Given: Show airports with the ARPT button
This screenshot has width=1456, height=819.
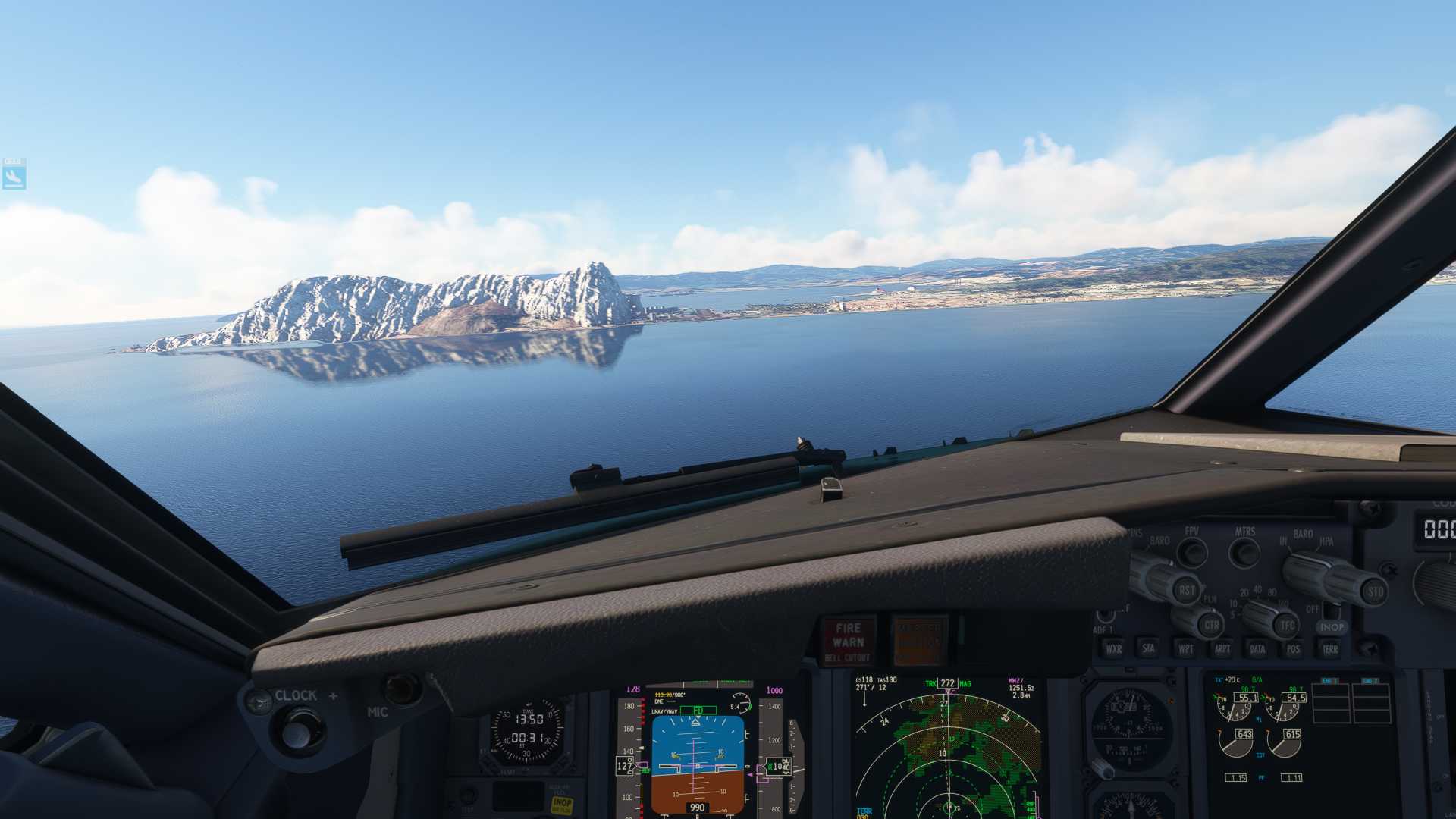Looking at the screenshot, I should pos(1222,649).
